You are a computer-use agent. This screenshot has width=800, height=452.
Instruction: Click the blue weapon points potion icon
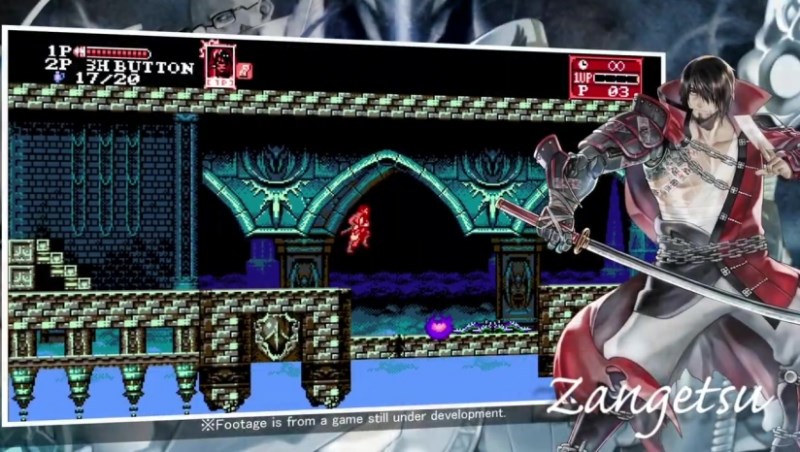tap(60, 76)
